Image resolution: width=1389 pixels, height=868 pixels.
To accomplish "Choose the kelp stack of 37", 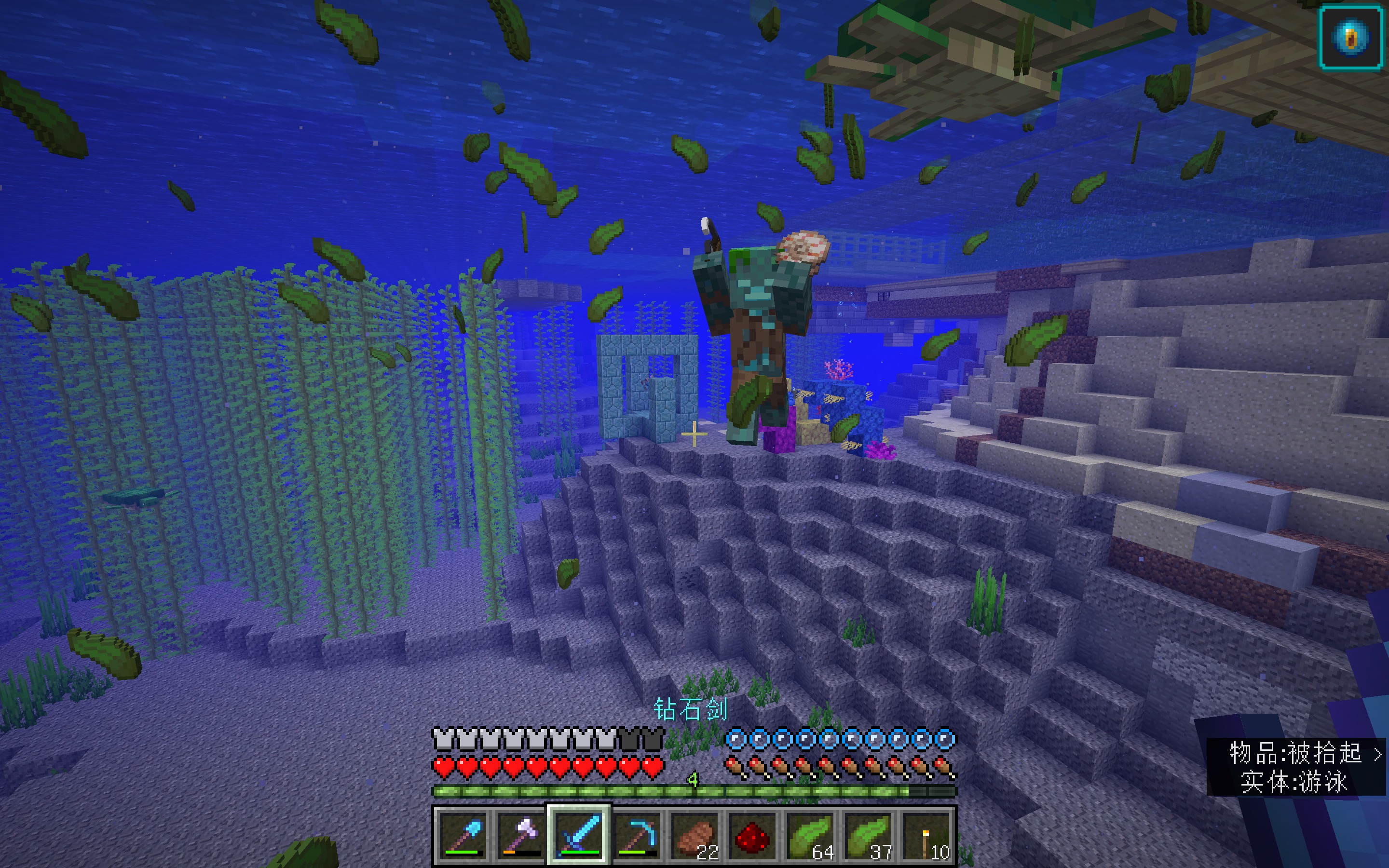I will pyautogui.click(x=869, y=835).
